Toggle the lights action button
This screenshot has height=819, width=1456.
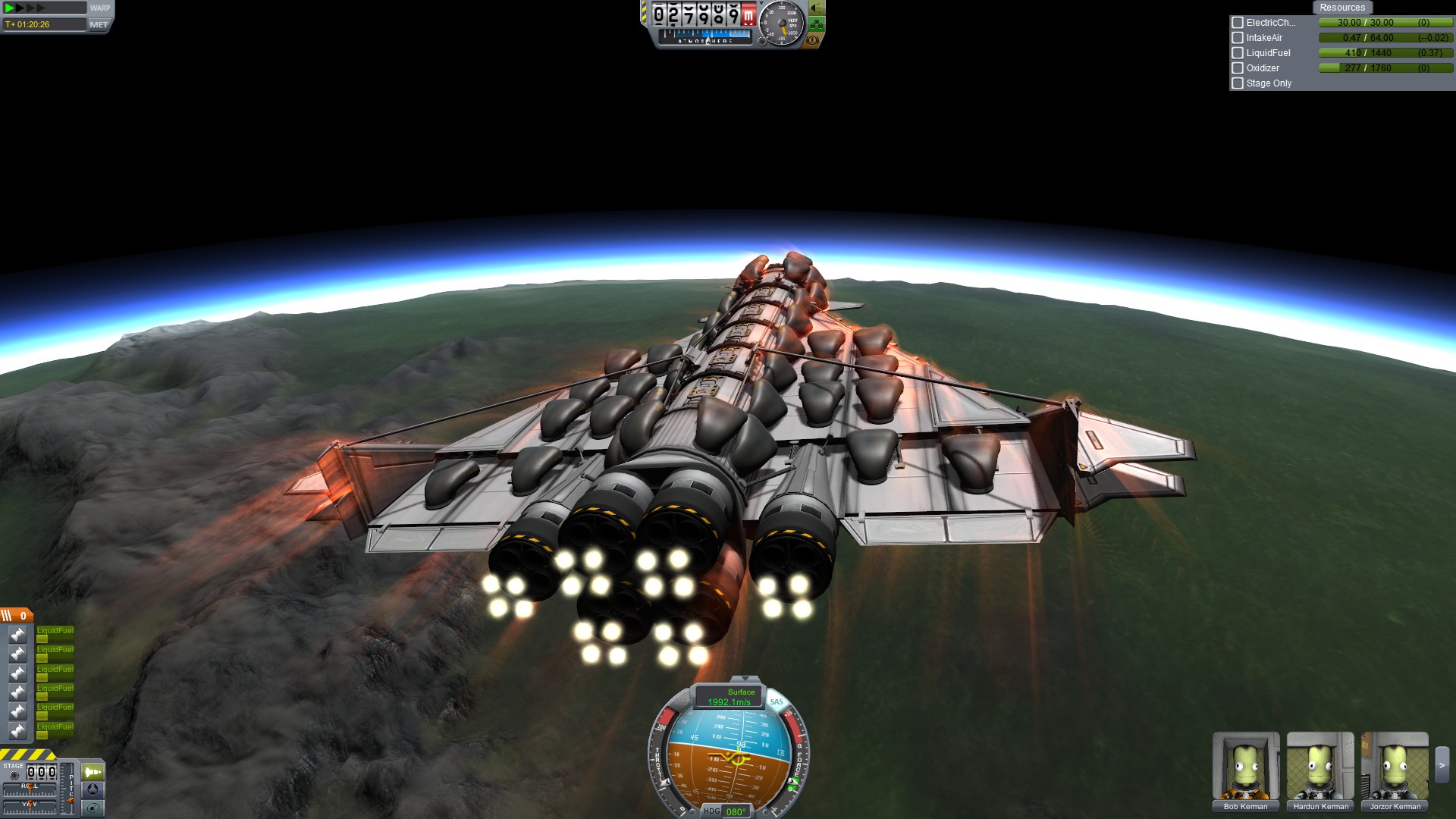[x=816, y=8]
